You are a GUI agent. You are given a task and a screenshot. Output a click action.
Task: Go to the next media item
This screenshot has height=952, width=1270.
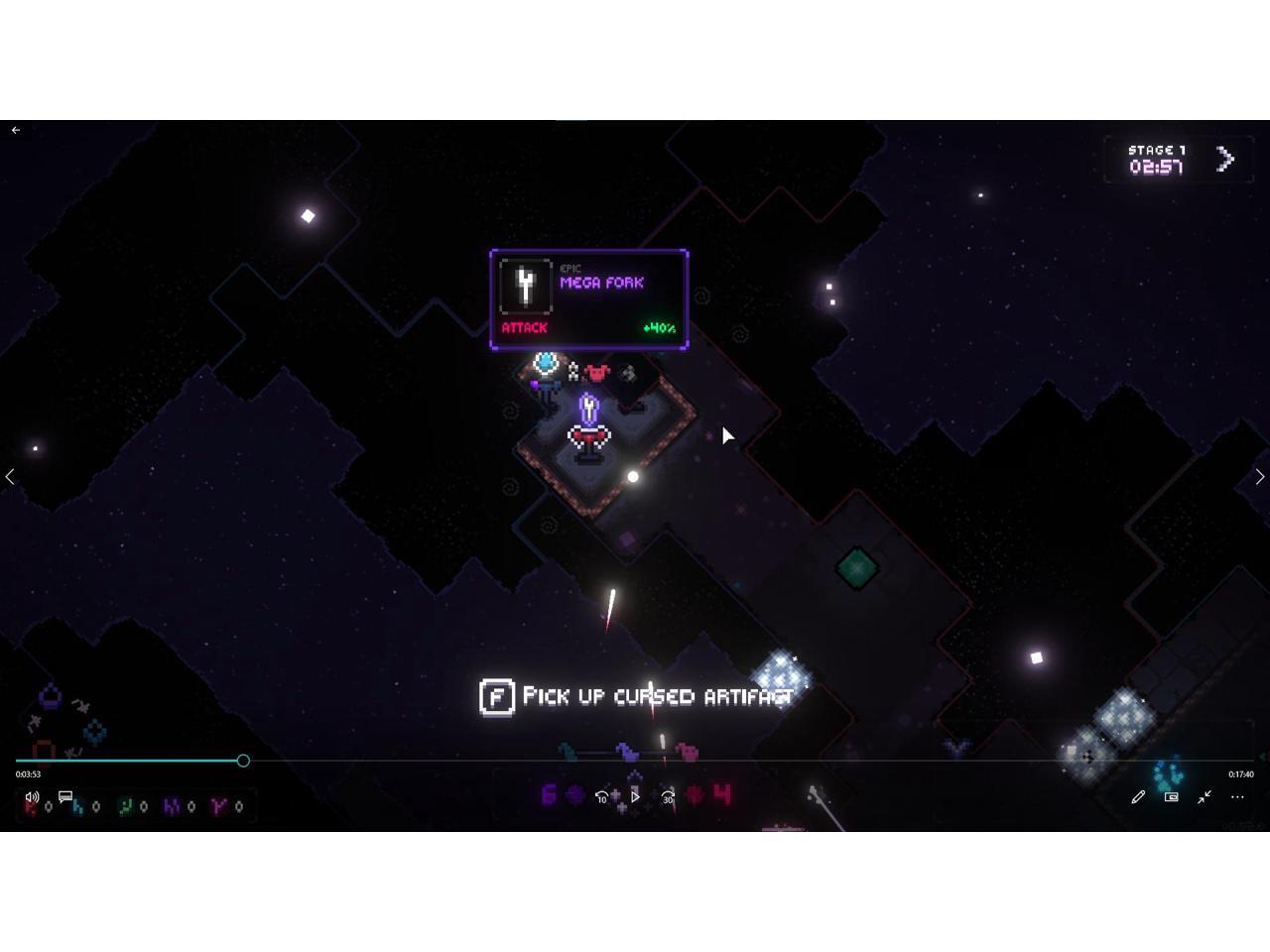click(x=1259, y=477)
